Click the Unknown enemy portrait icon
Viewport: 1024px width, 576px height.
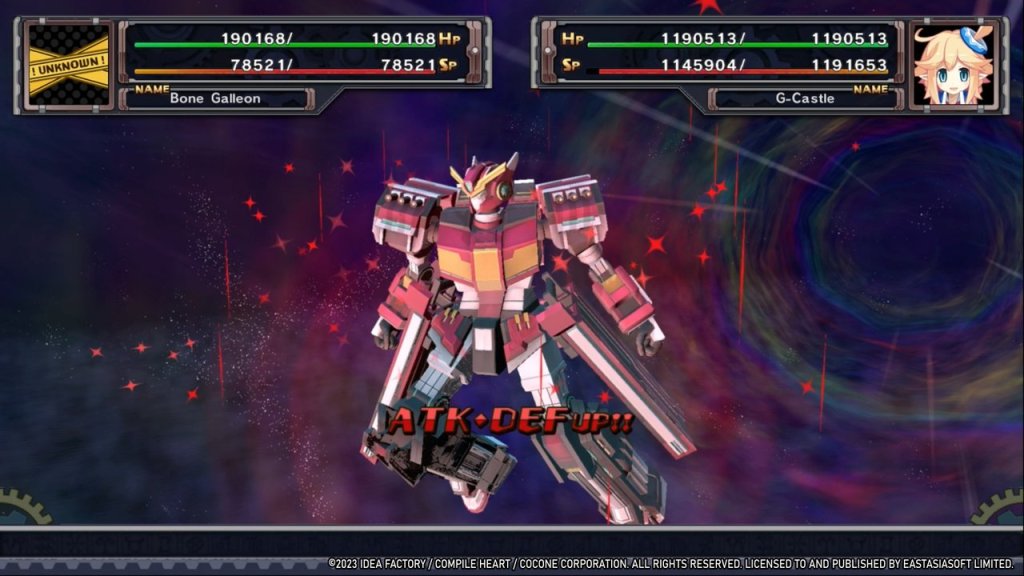tap(68, 63)
